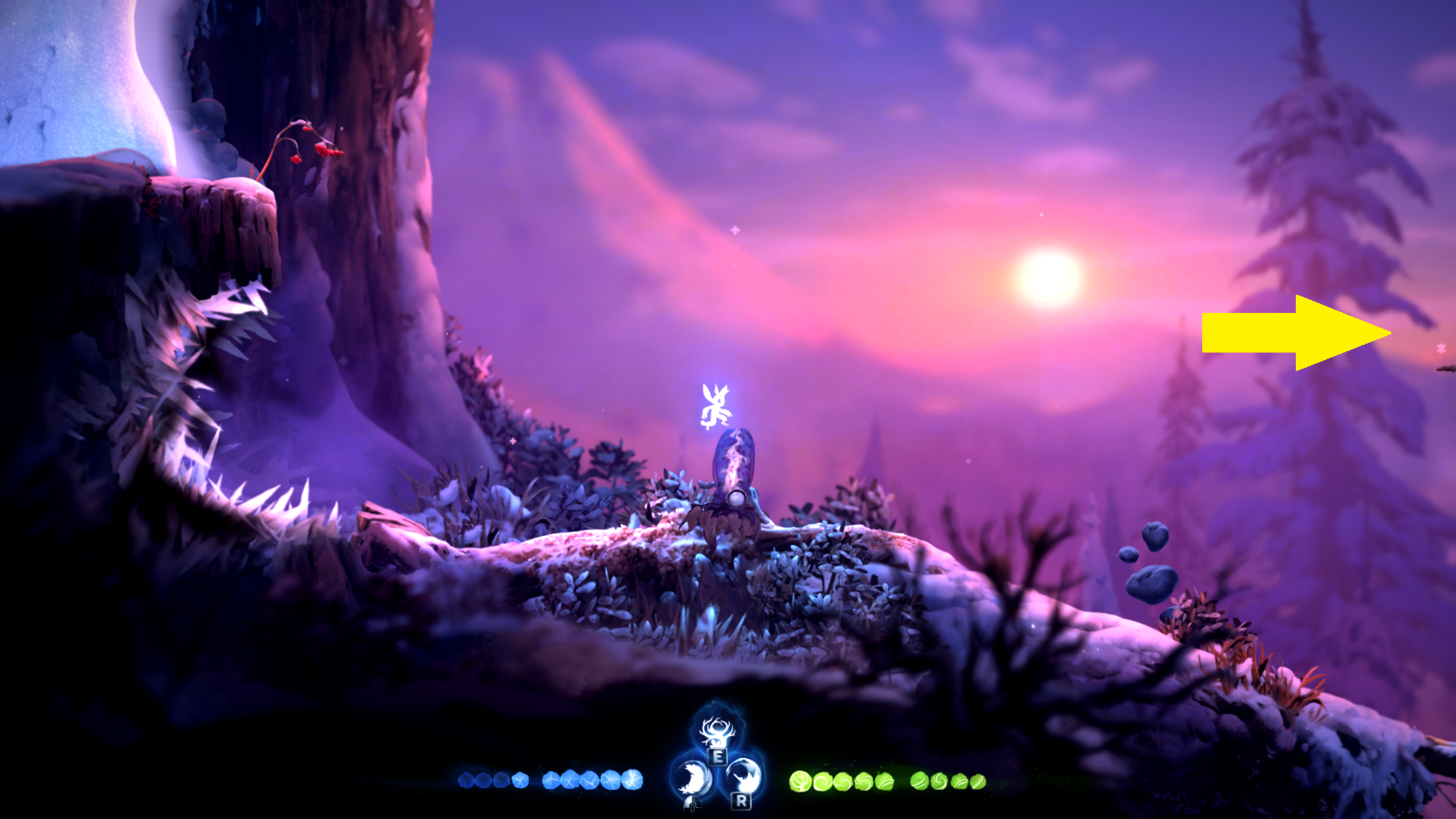Click the spirit well stone beneath Ori

733,469
